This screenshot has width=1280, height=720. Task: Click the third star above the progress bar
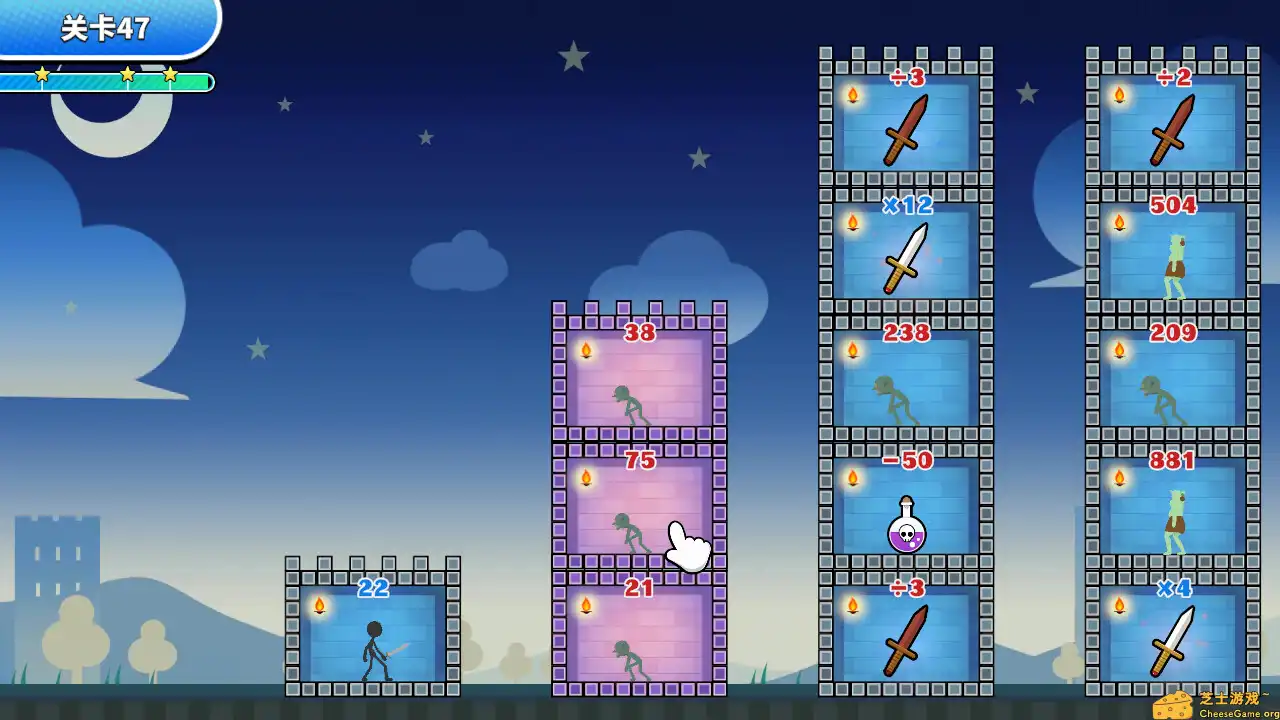[x=170, y=73]
